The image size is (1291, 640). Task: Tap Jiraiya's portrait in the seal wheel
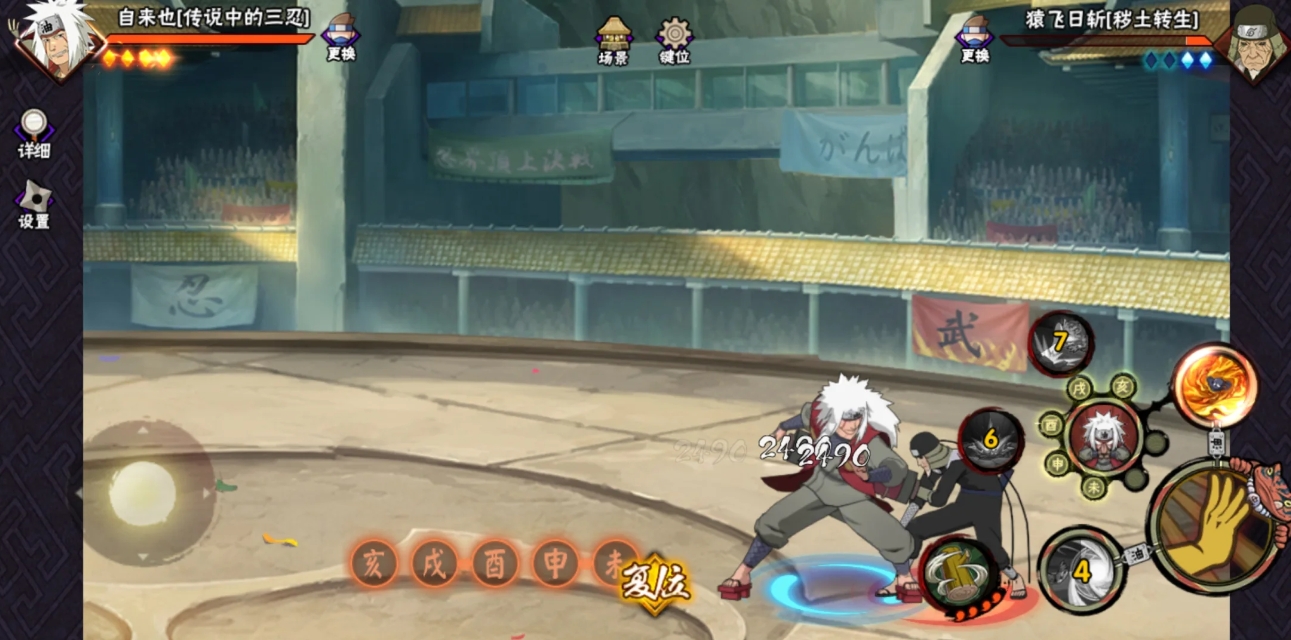click(x=1103, y=436)
